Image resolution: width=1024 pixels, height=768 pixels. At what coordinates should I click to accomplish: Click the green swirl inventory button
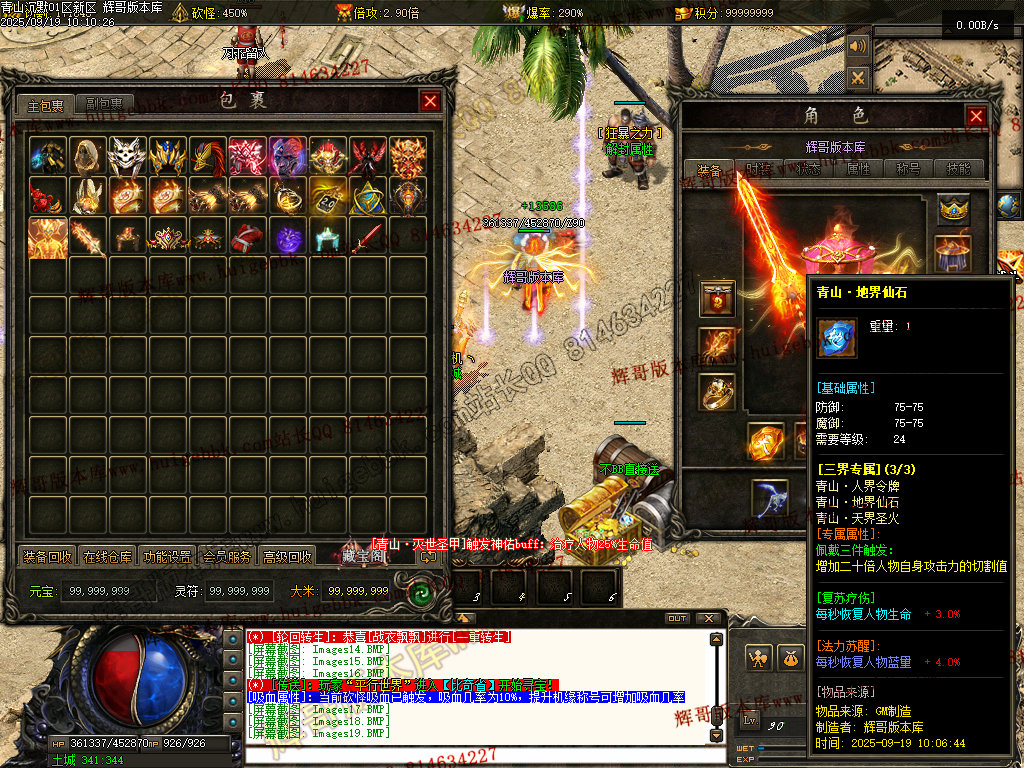pos(421,592)
